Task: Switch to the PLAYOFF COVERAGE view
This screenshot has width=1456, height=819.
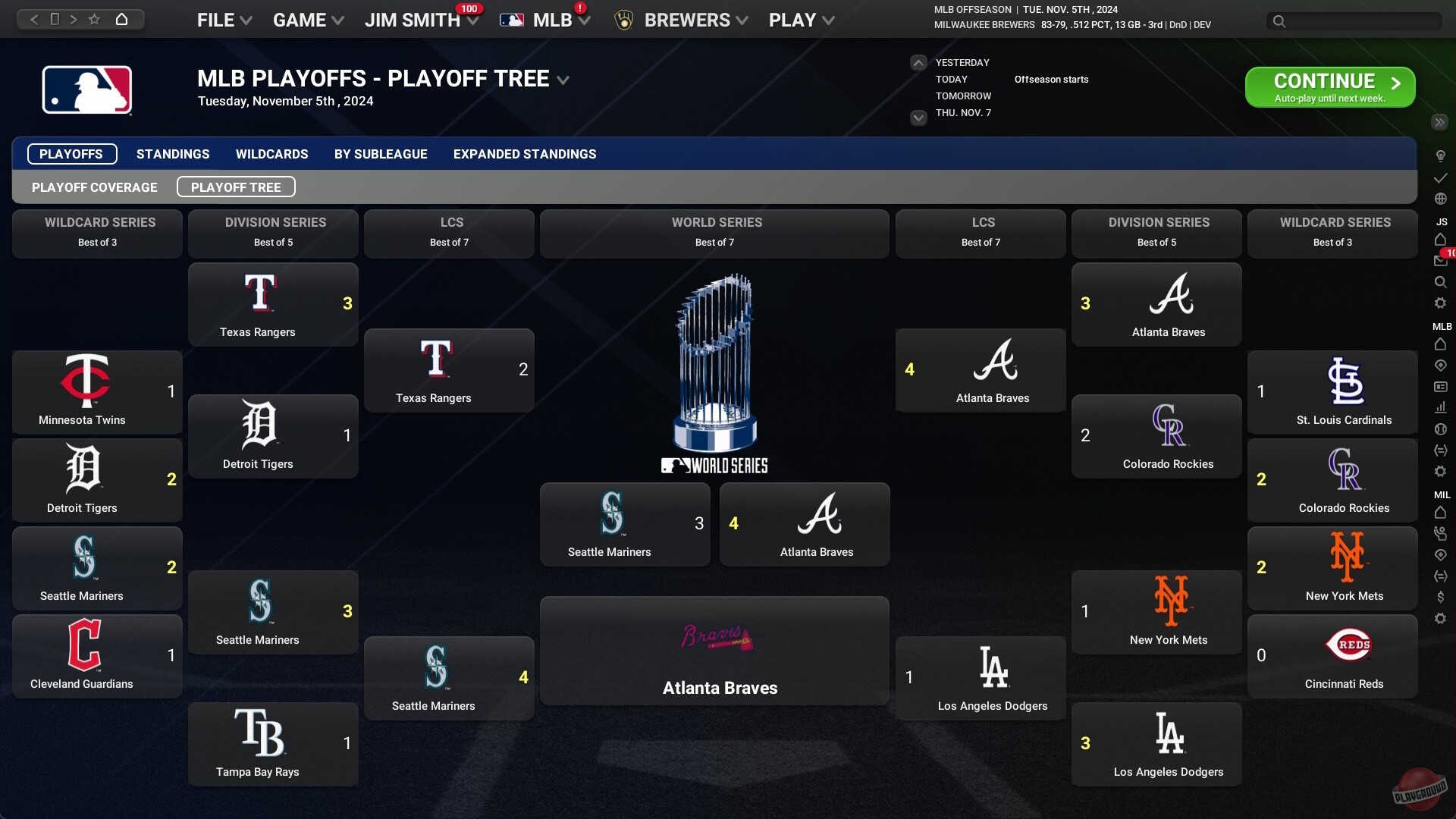Action: point(94,187)
